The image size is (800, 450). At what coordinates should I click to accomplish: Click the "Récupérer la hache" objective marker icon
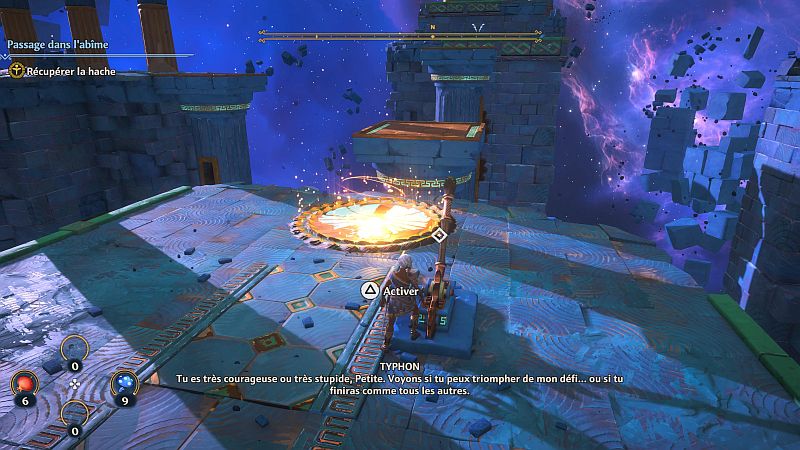18,70
